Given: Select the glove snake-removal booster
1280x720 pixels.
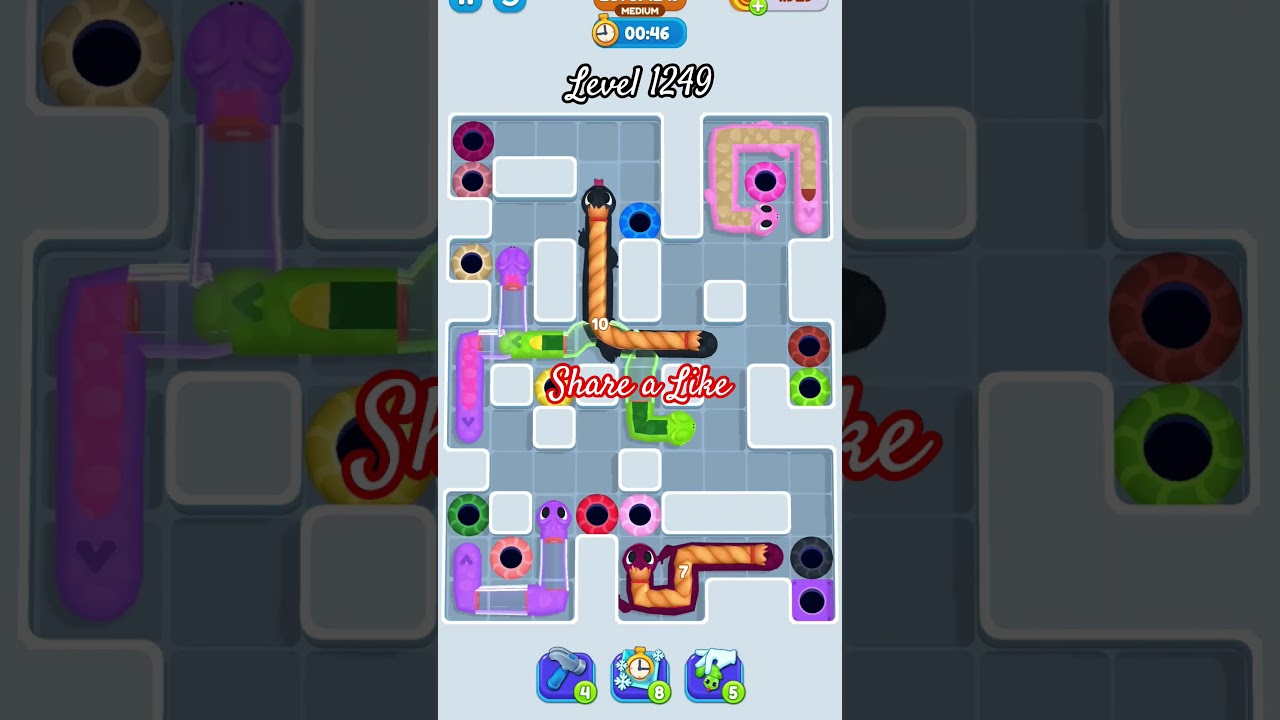Looking at the screenshot, I should tap(714, 672).
